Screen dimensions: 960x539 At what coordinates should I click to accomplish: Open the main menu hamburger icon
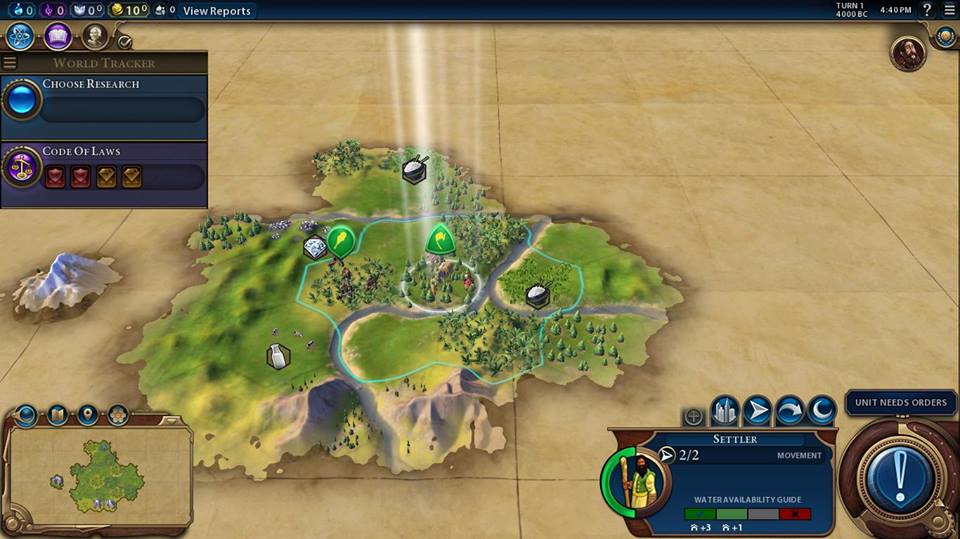pyautogui.click(x=949, y=10)
